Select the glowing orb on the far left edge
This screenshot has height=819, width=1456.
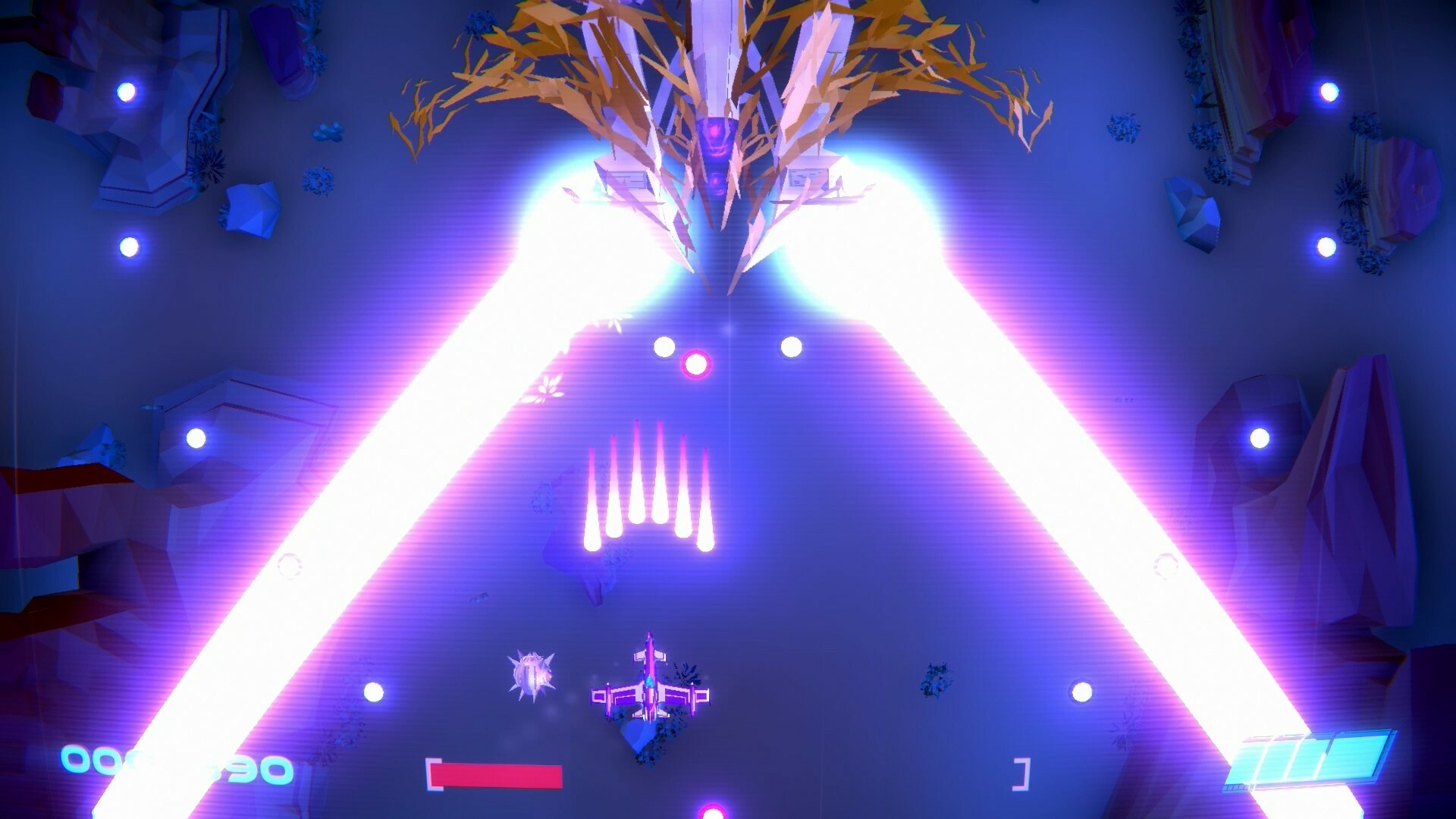click(126, 245)
